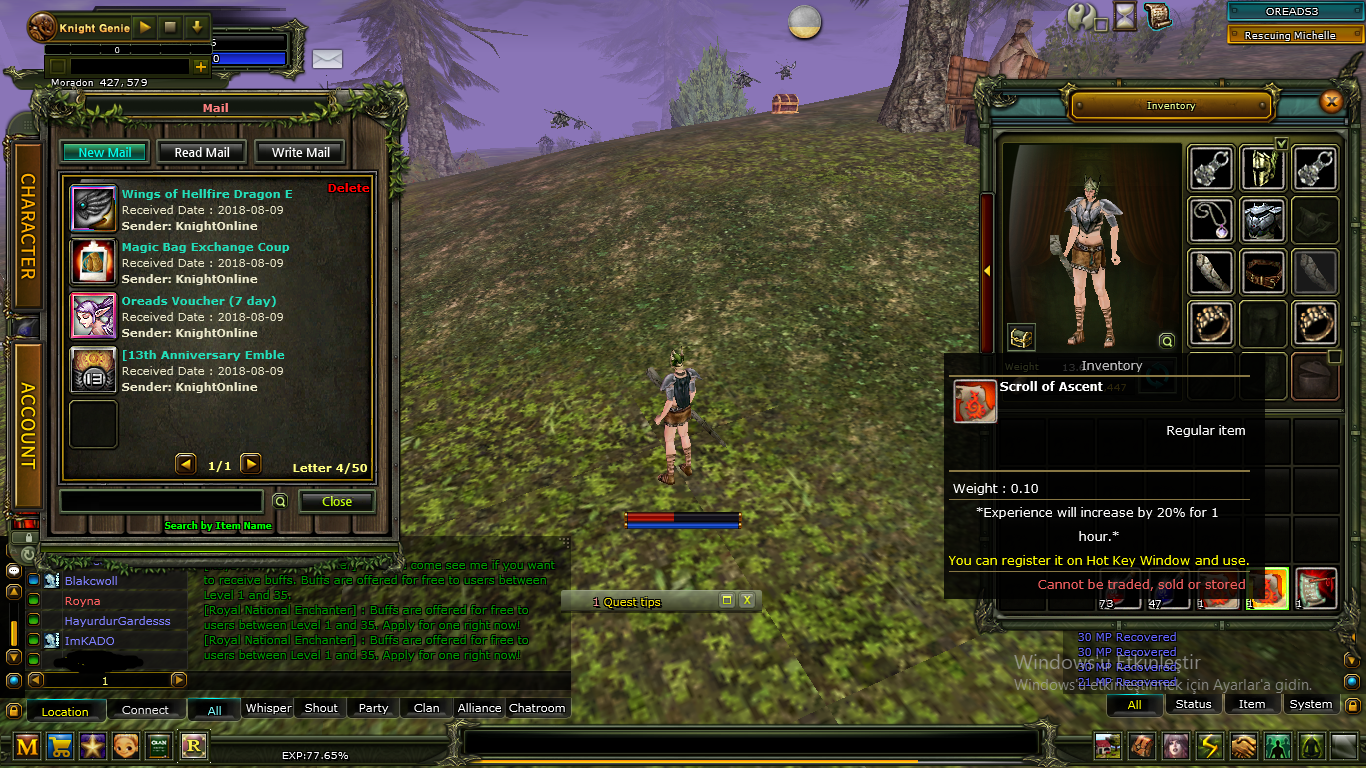
Task: Open the clan board icon
Action: pyautogui.click(x=159, y=746)
